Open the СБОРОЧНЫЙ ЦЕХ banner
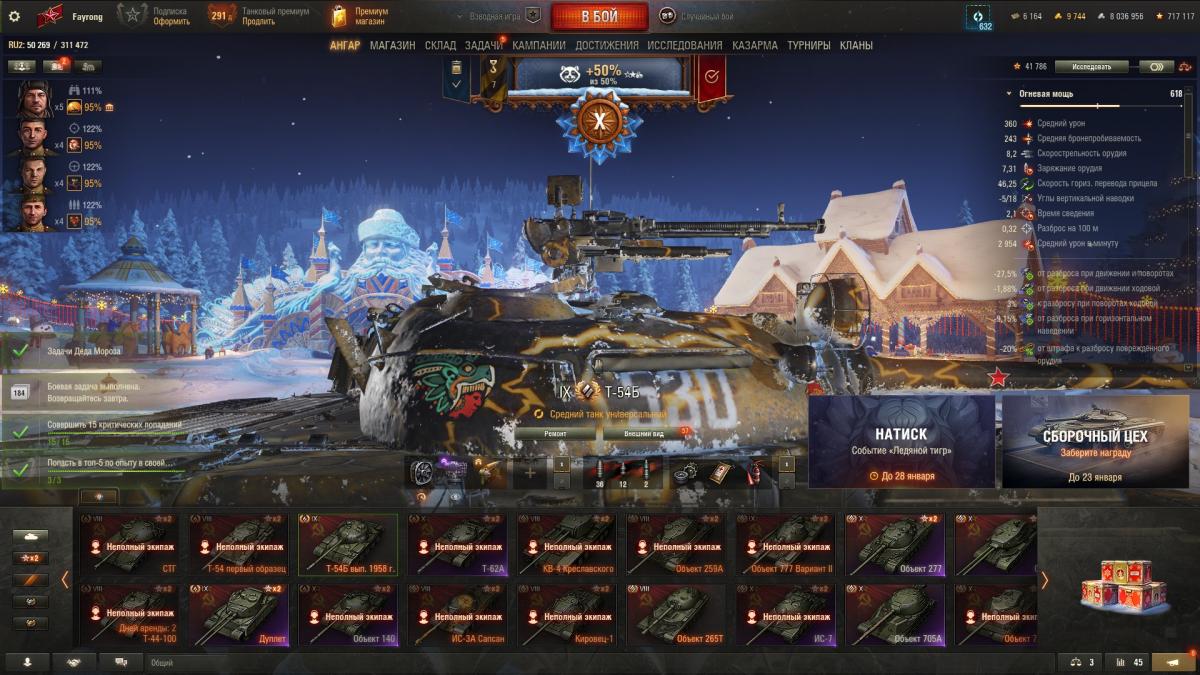 [x=1095, y=441]
